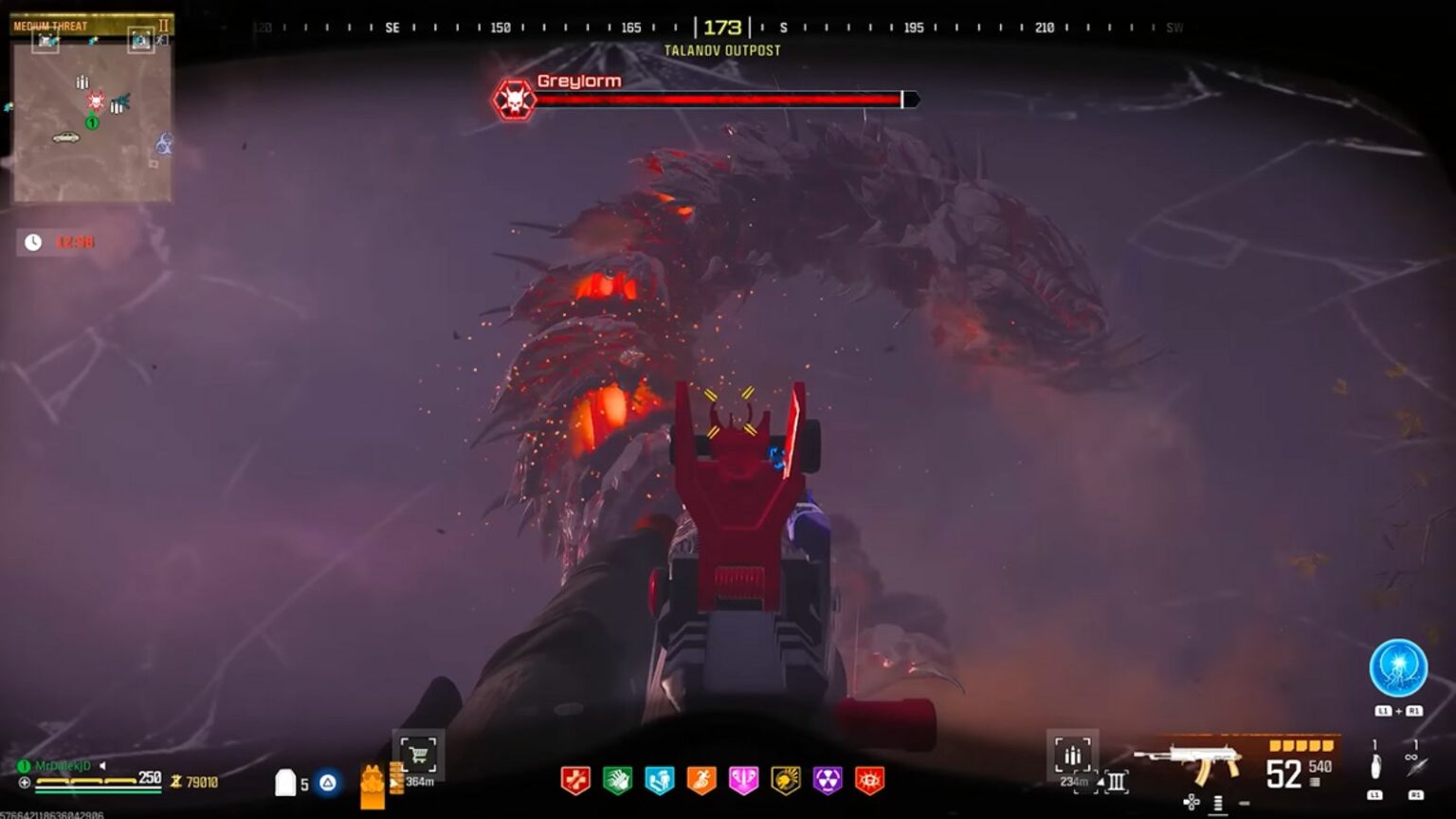This screenshot has height=819, width=1456.
Task: Select the Jugger-Nog perk icon
Action: pyautogui.click(x=575, y=780)
